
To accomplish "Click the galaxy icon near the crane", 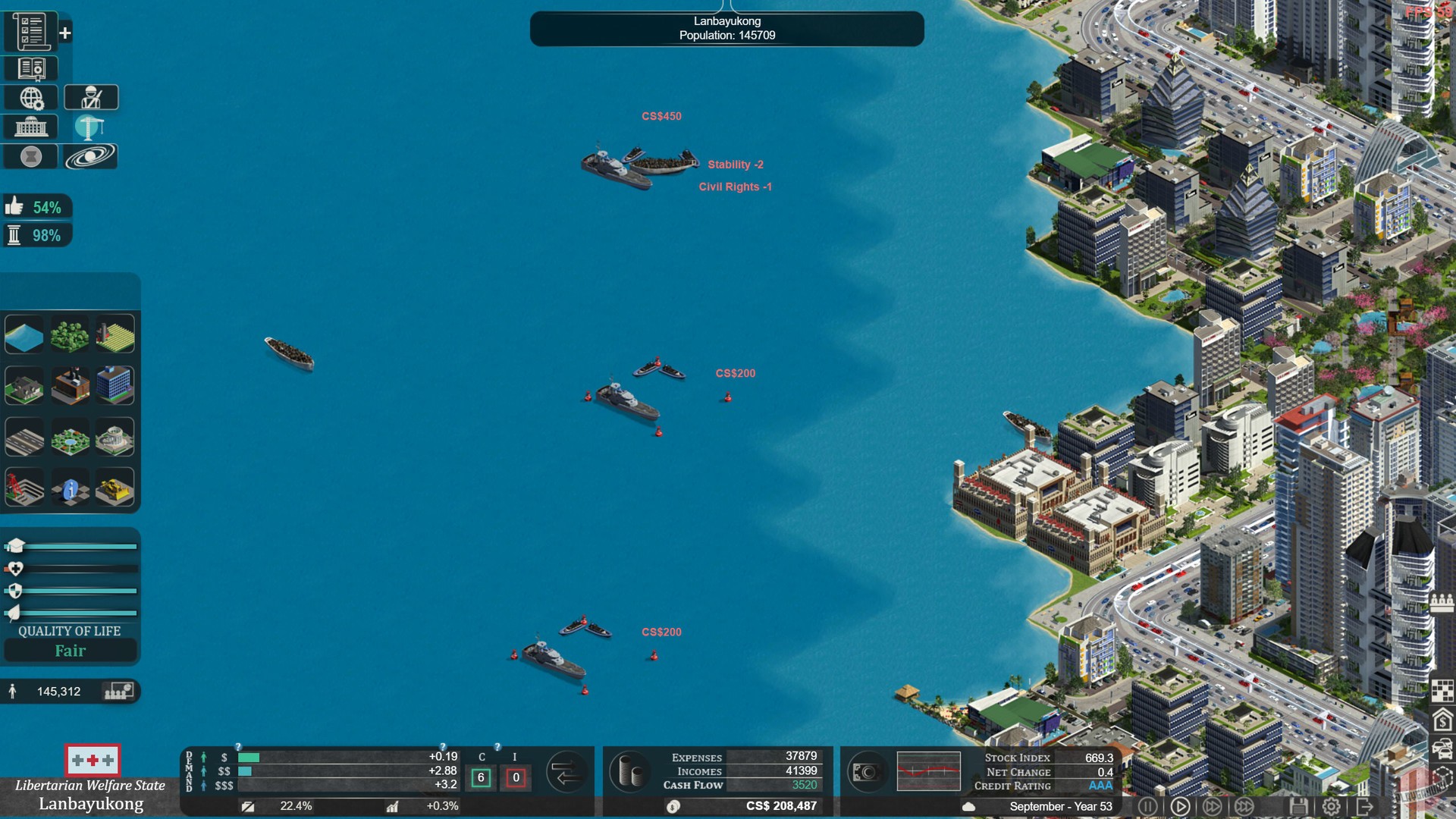I will point(91,157).
